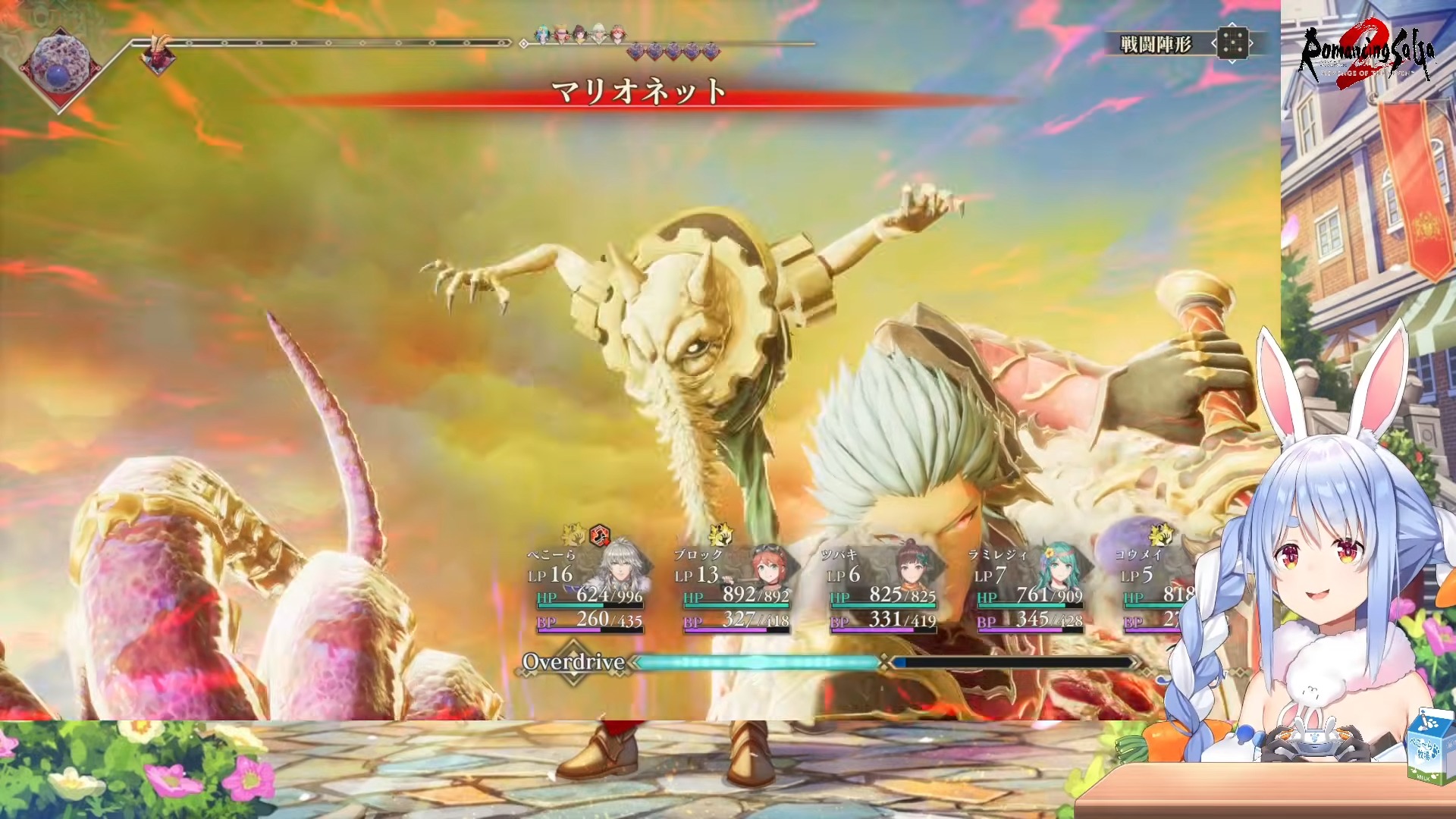Select ツバキ's character panel
The height and width of the screenshot is (819, 1456).
pyautogui.click(x=881, y=588)
